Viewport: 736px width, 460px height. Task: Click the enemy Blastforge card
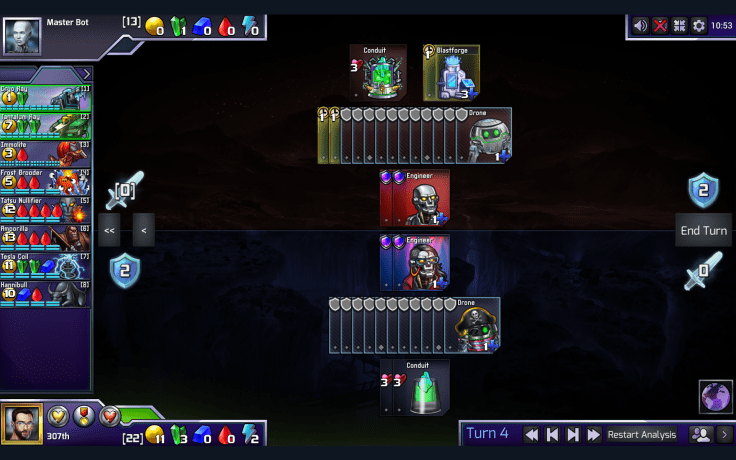tap(453, 73)
